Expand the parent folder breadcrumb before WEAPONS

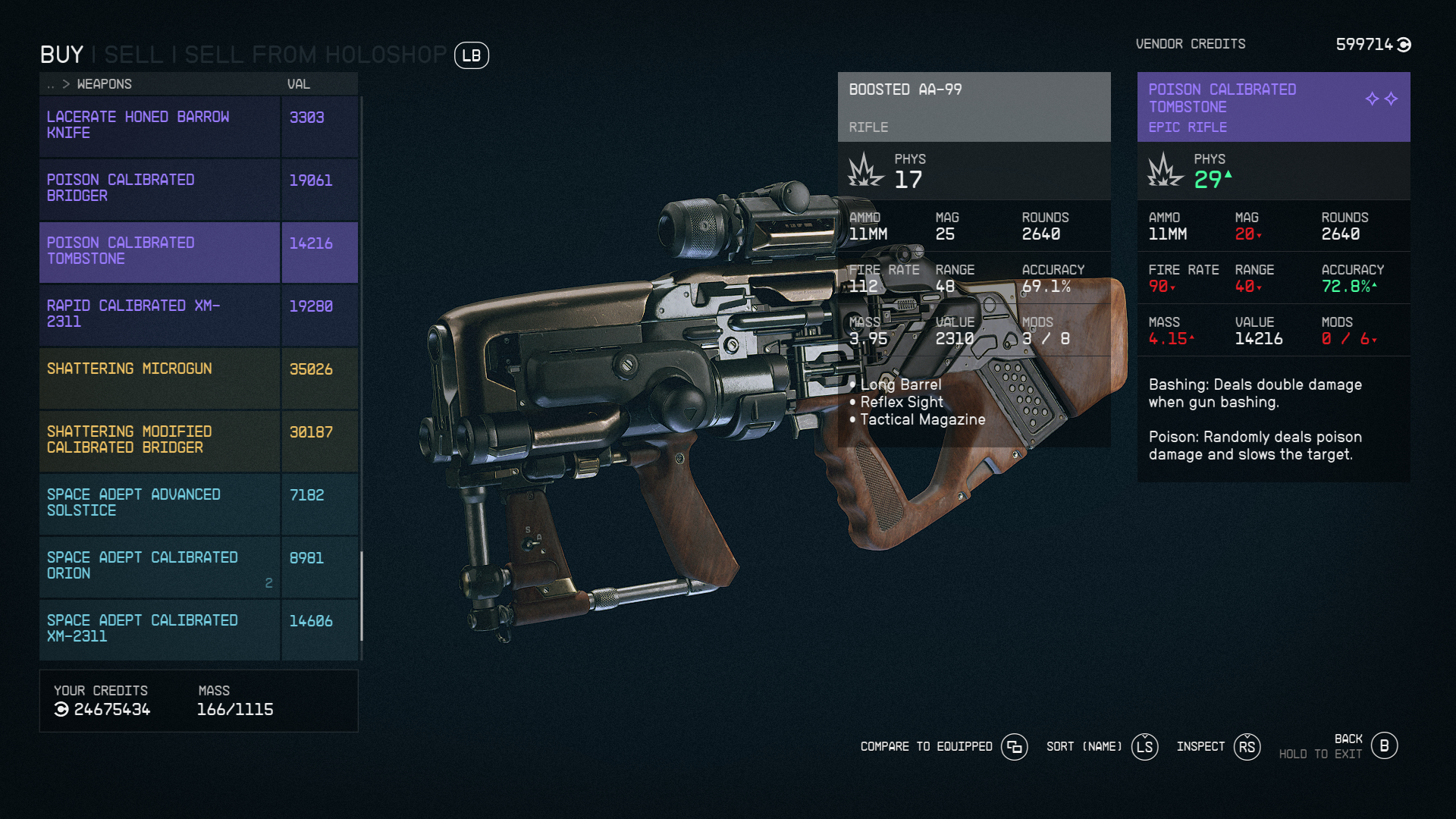tap(50, 84)
